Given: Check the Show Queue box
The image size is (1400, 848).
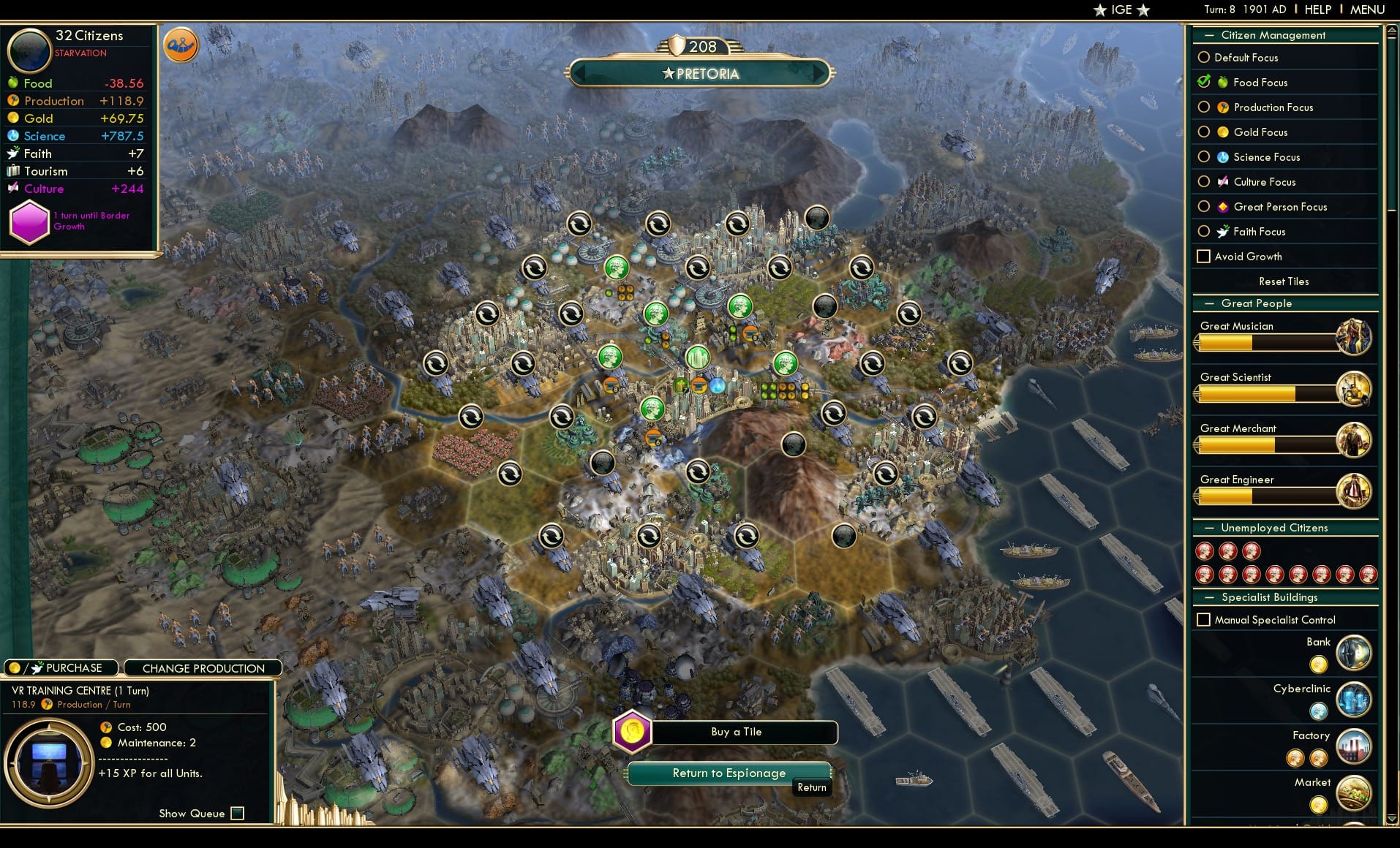Looking at the screenshot, I should tap(237, 813).
